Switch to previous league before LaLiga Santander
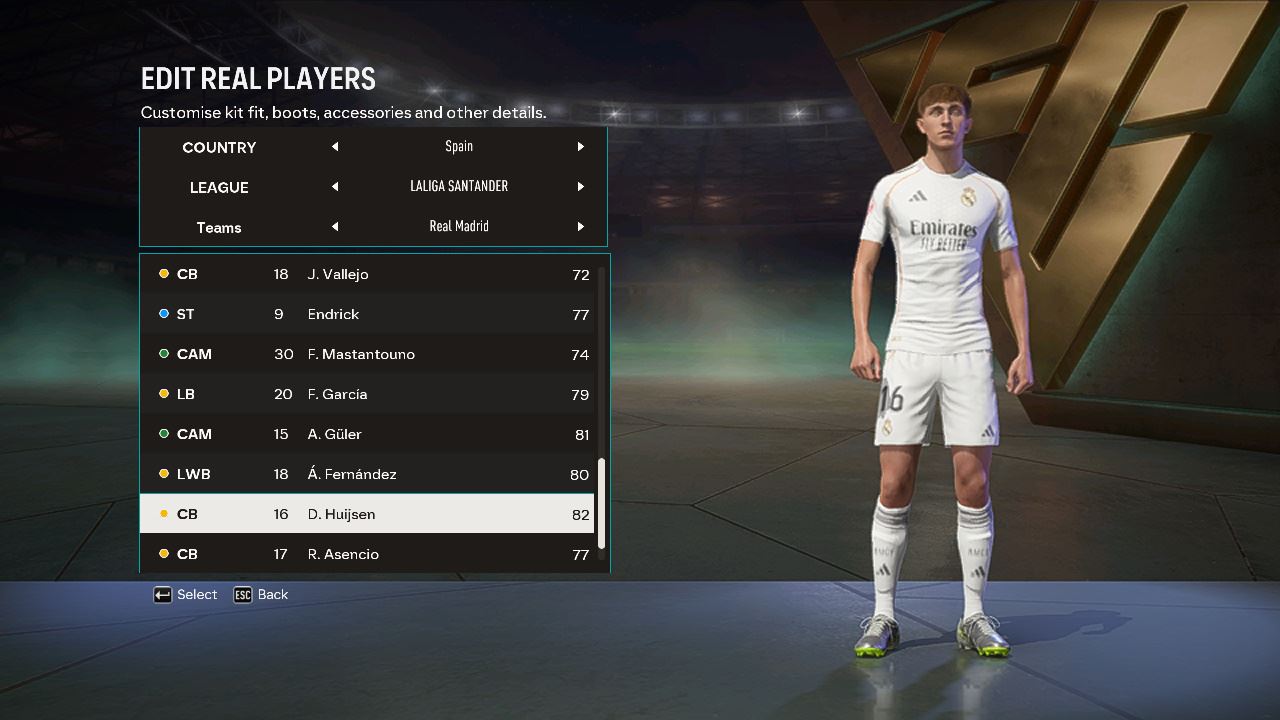Screen dimensions: 1280x720 (x=335, y=187)
